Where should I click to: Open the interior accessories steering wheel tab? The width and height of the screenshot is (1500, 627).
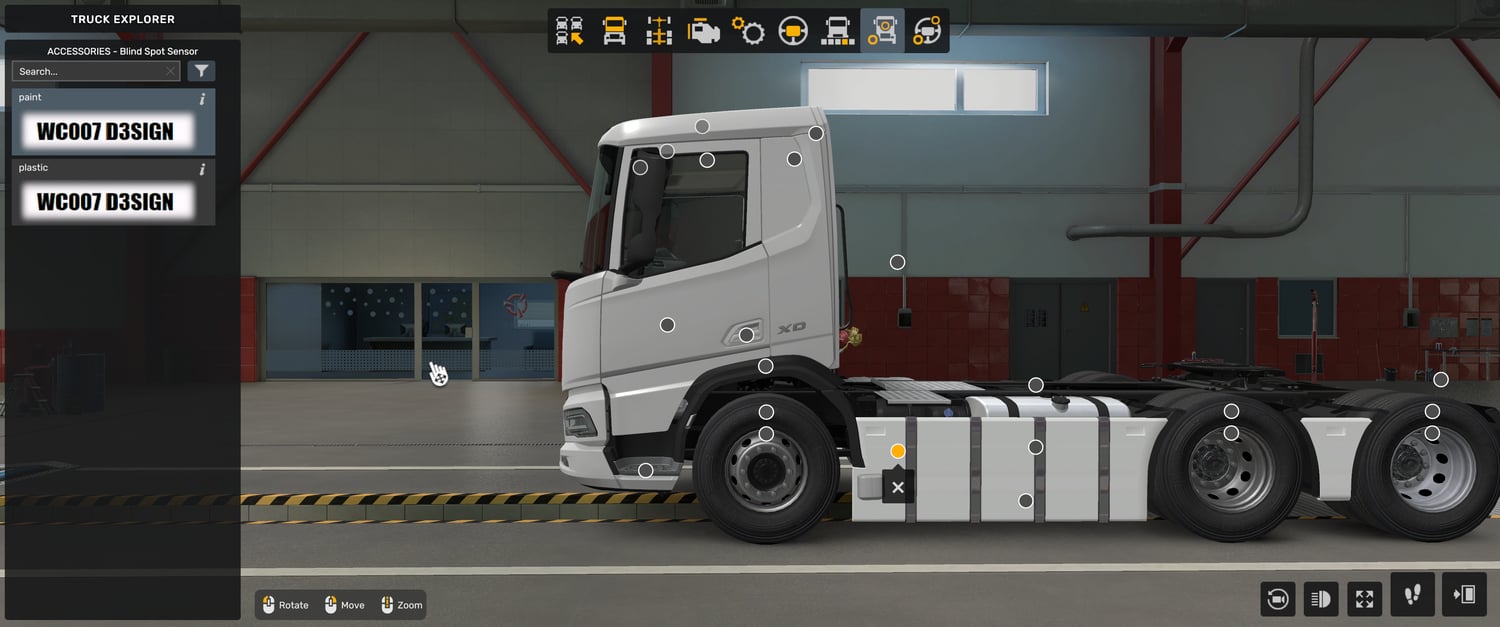927,31
